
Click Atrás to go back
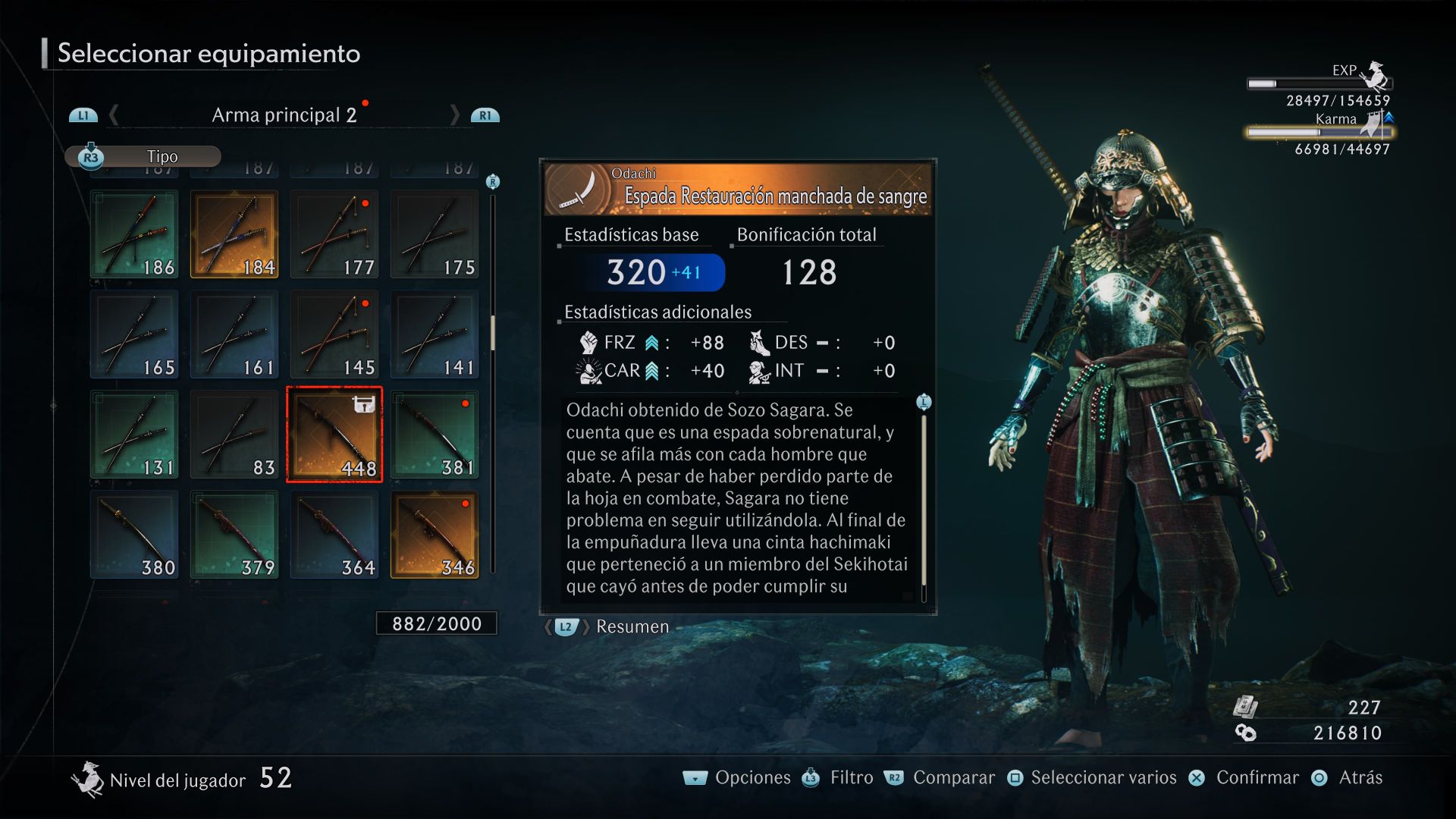(1363, 777)
